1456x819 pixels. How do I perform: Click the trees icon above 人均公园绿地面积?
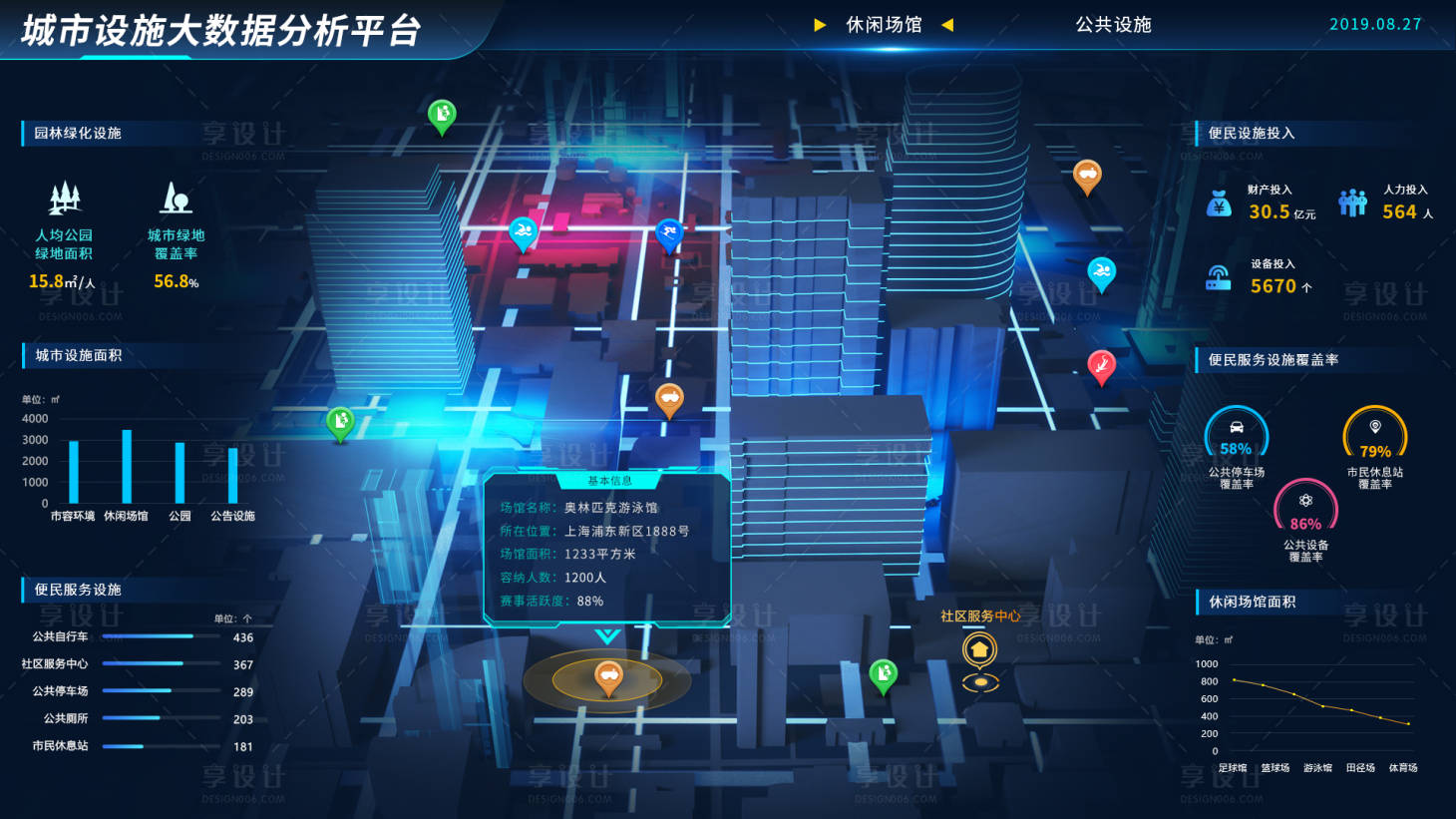[x=63, y=200]
